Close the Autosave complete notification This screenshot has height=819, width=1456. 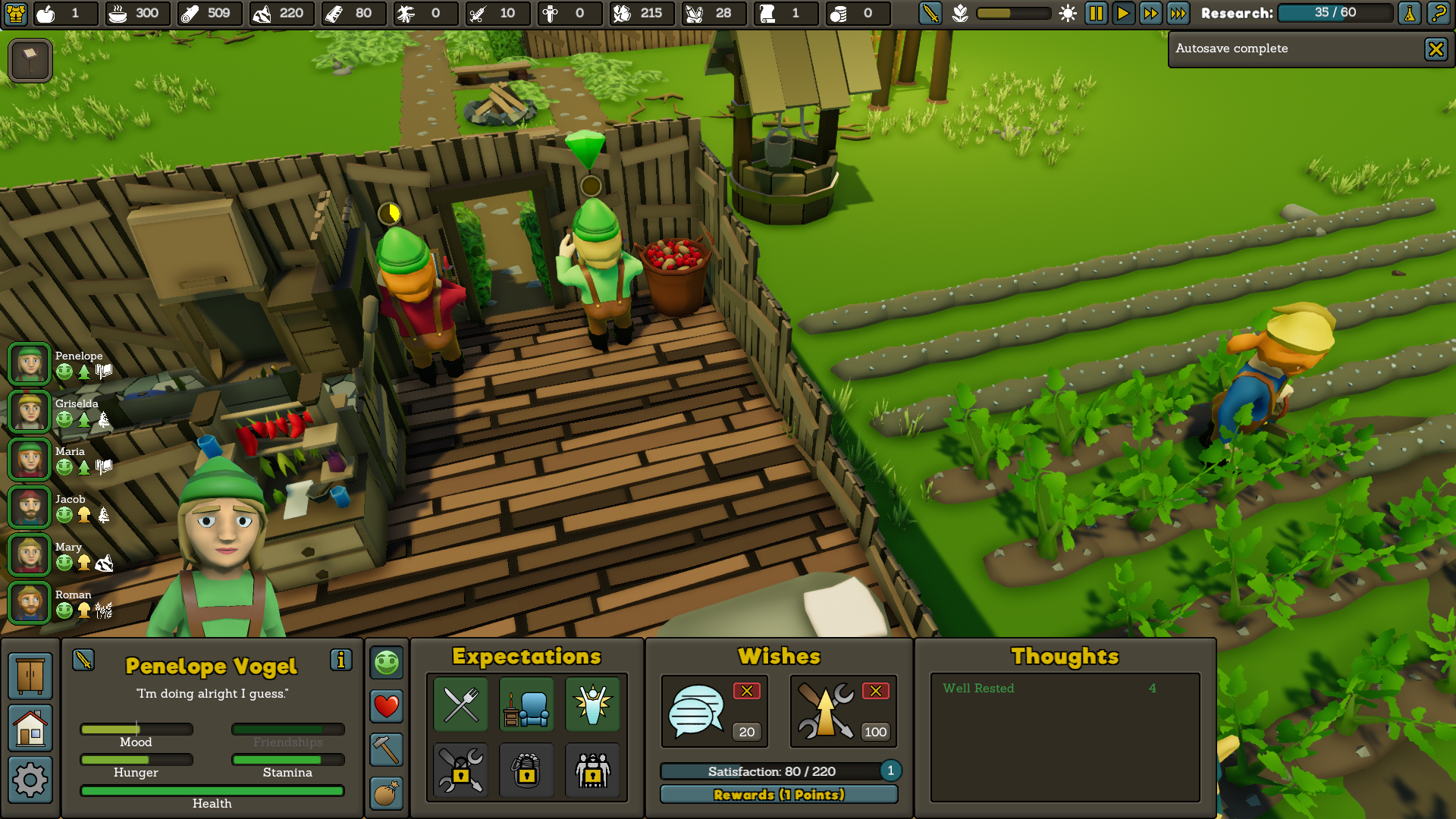click(x=1435, y=50)
